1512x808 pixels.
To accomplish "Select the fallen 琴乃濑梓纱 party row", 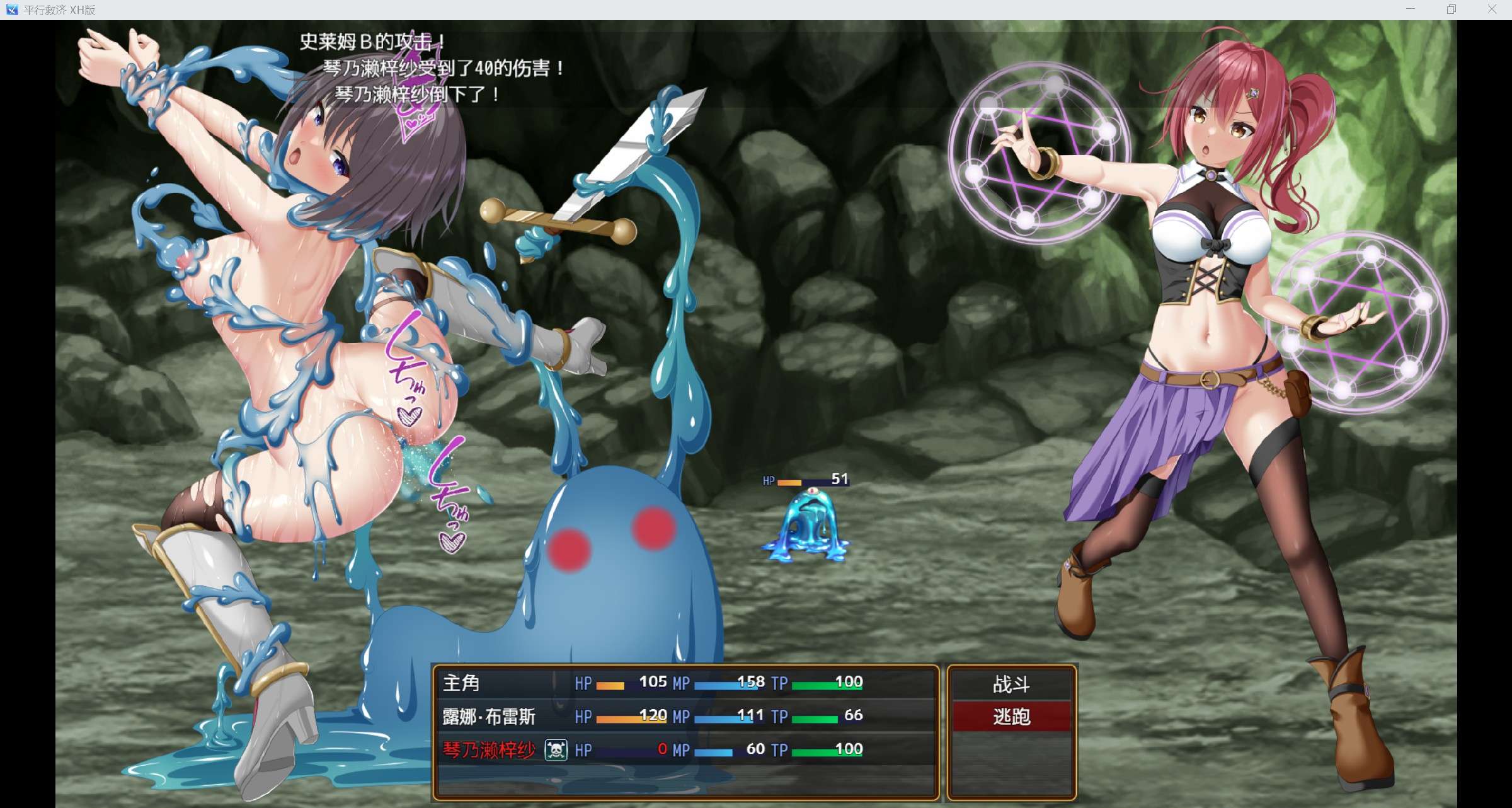I will point(685,749).
